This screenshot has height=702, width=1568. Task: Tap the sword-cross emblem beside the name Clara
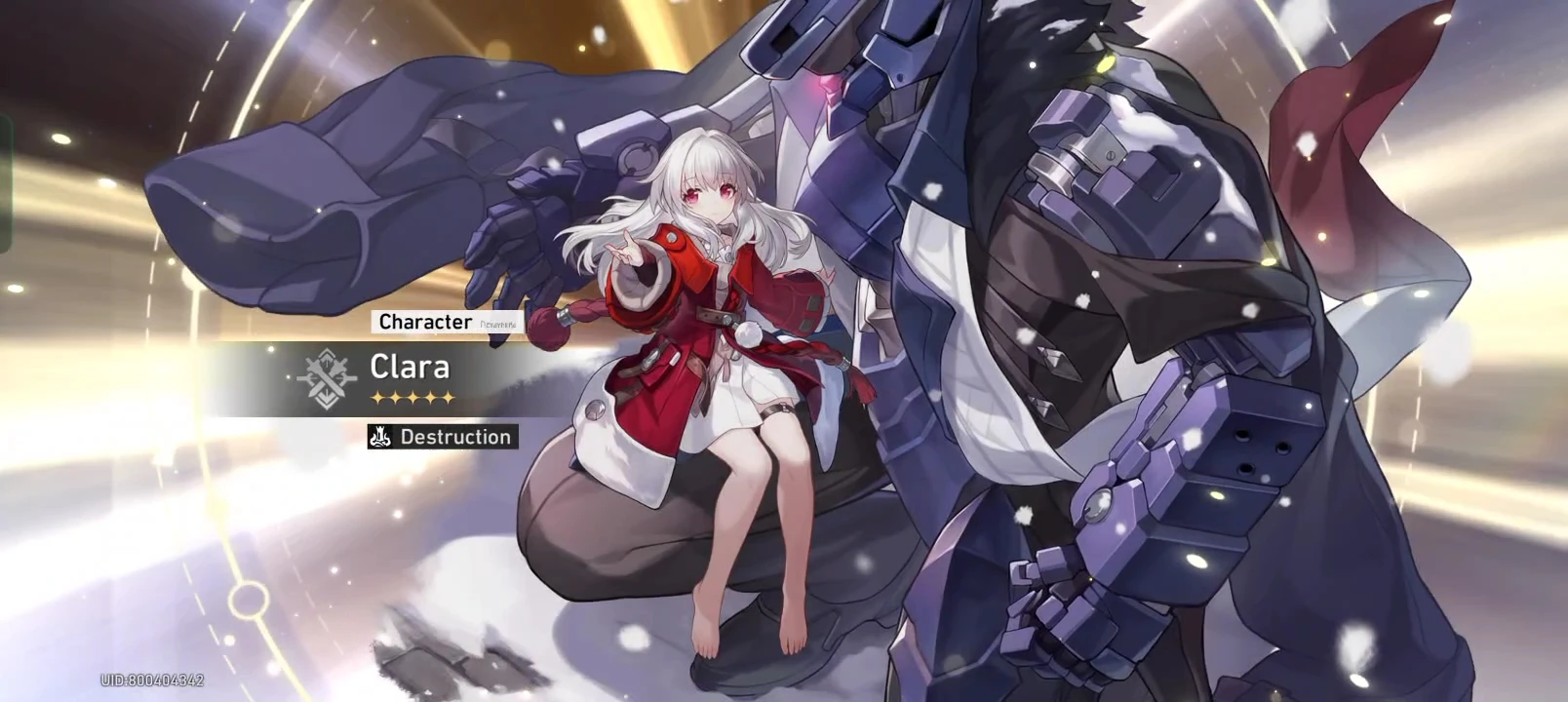328,380
